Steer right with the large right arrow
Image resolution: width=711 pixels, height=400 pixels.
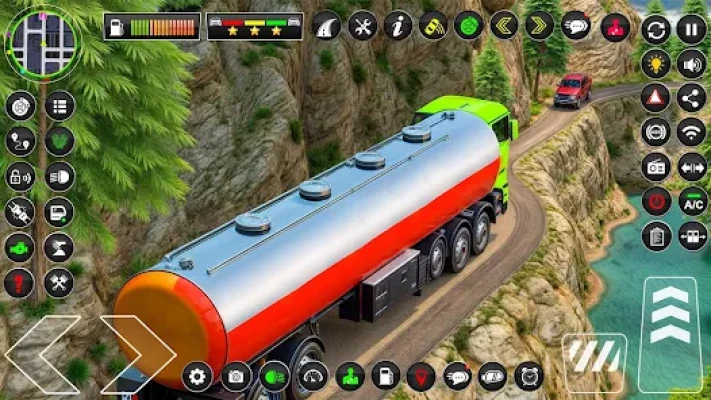click(x=137, y=353)
